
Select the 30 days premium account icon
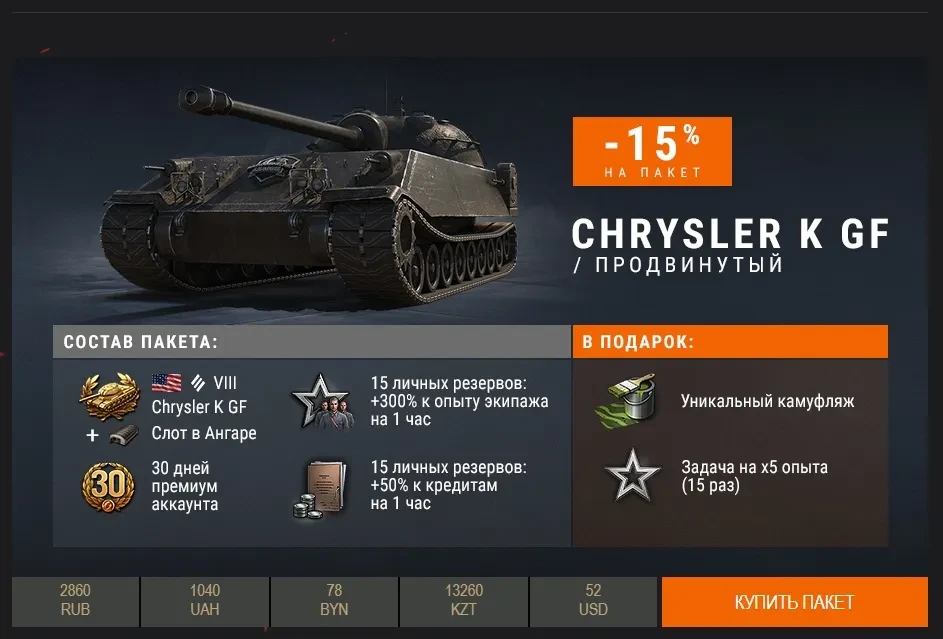point(107,488)
